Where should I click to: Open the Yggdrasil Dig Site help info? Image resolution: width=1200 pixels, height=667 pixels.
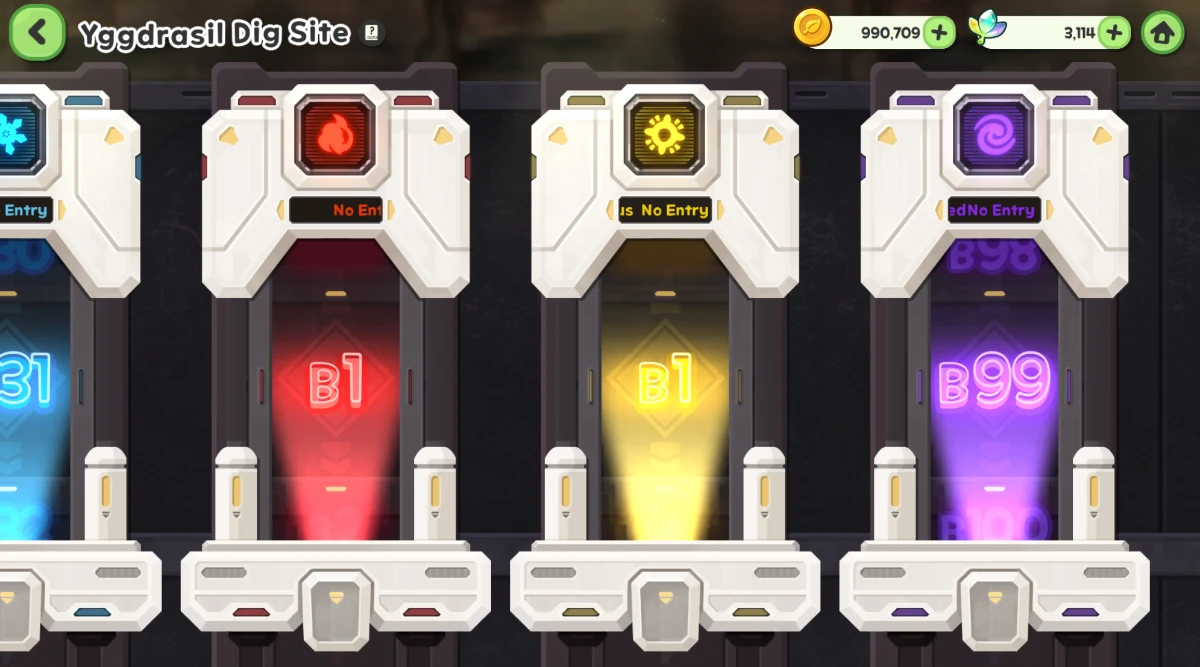point(372,33)
